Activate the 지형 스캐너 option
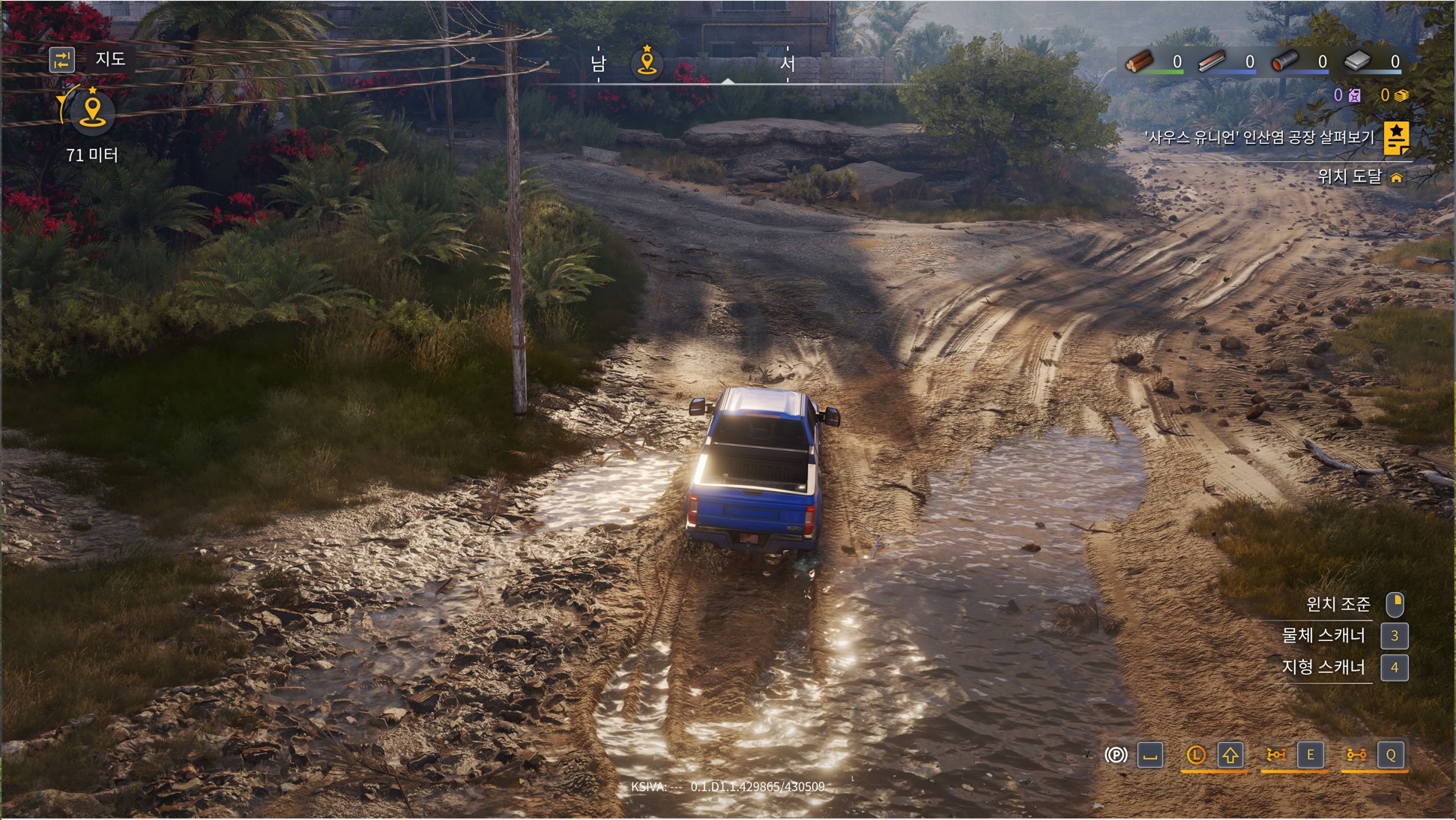The height and width of the screenshot is (820, 1456). pos(1323,667)
